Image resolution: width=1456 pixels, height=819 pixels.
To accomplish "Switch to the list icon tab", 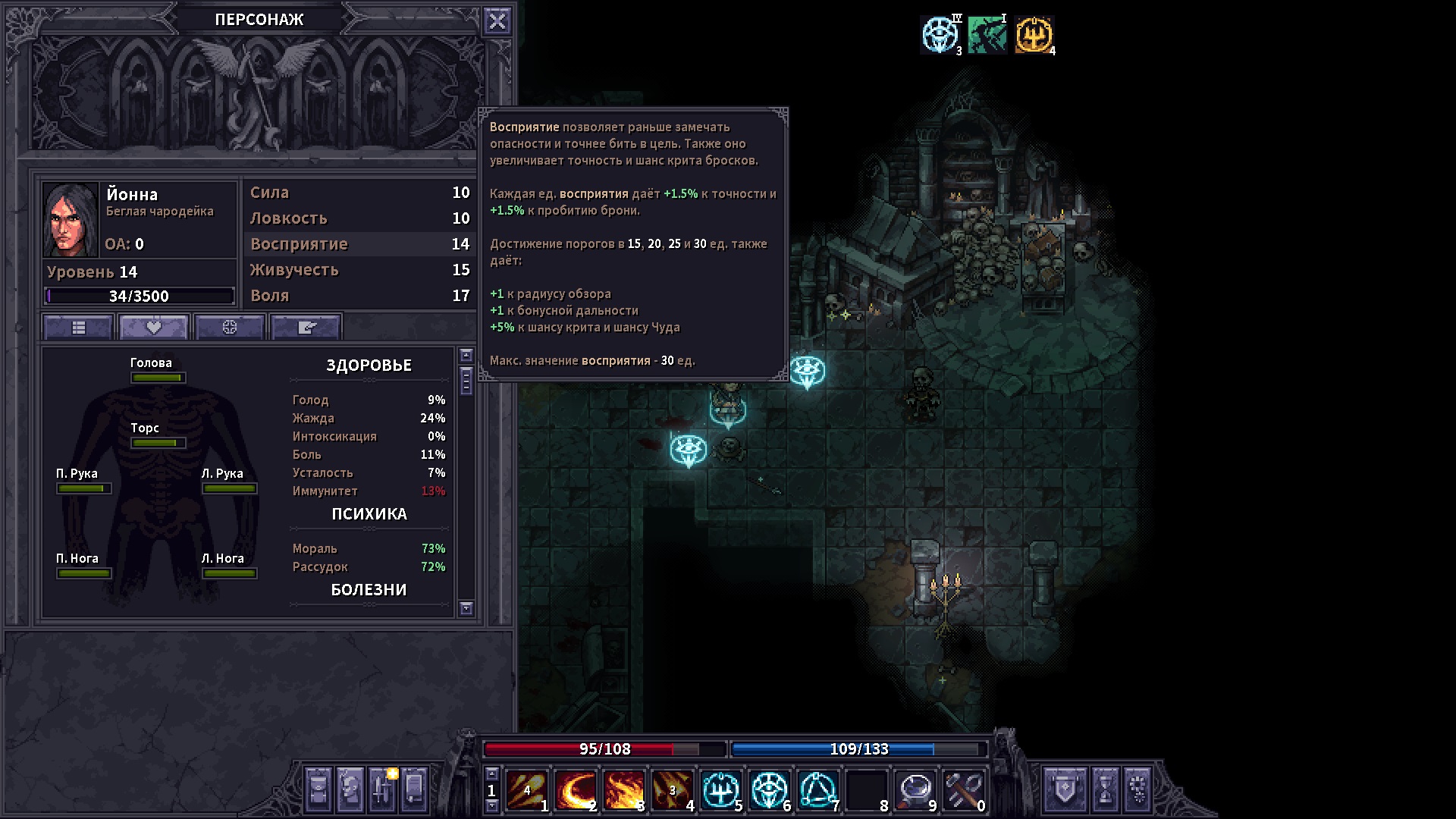I will click(x=79, y=328).
